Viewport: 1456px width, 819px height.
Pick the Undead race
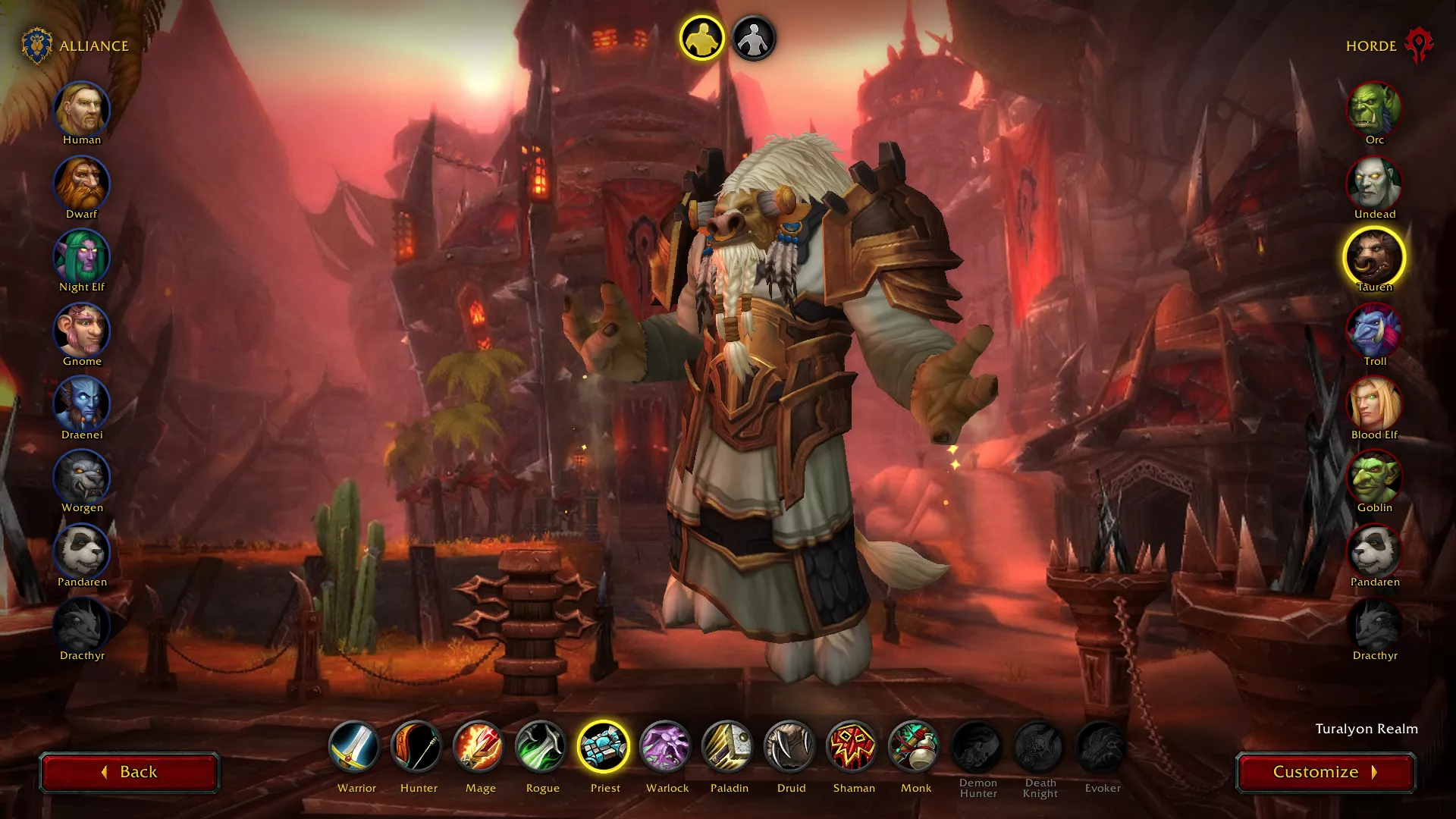tap(1374, 184)
